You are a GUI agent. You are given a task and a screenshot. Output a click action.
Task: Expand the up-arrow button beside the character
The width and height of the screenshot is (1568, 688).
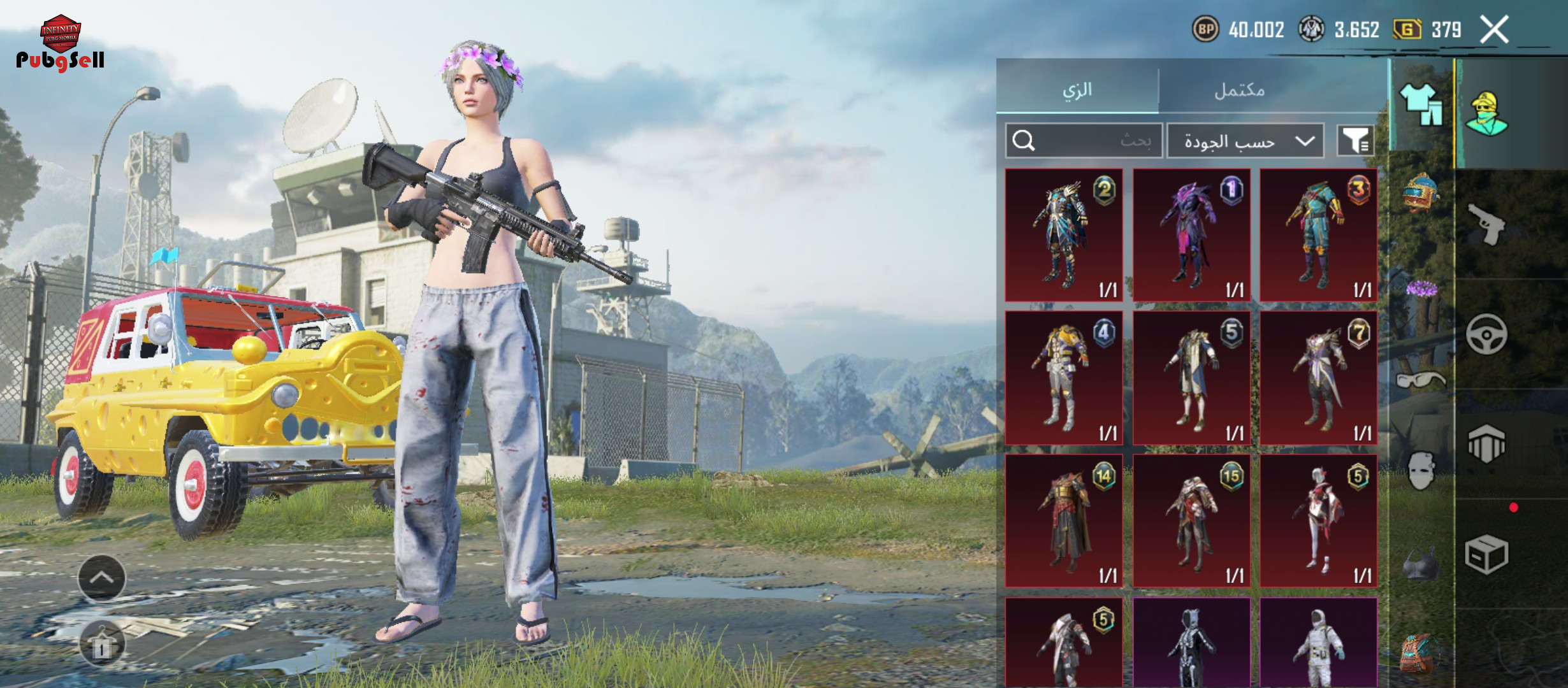click(102, 578)
